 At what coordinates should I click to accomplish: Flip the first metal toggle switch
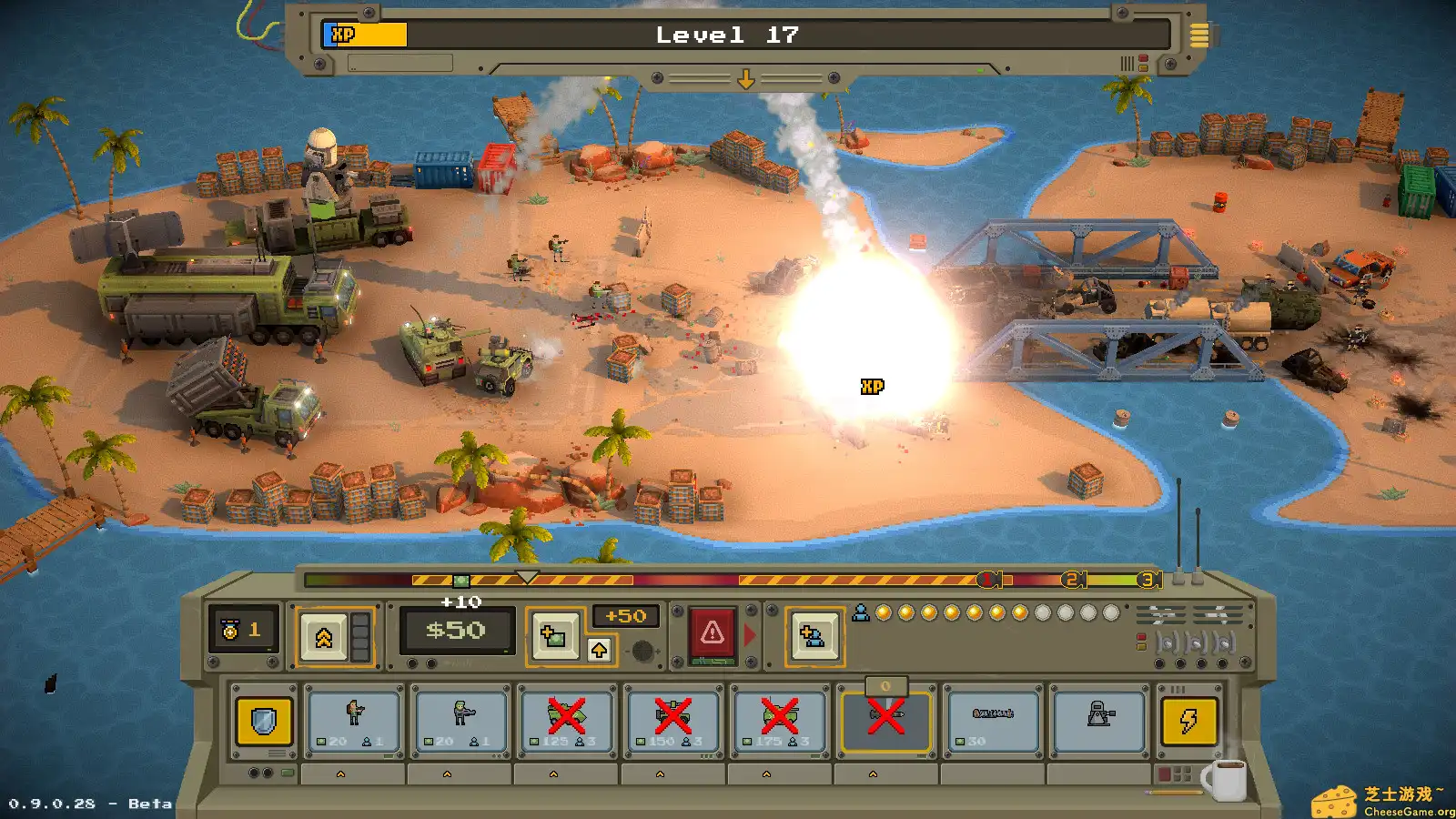[1167, 641]
